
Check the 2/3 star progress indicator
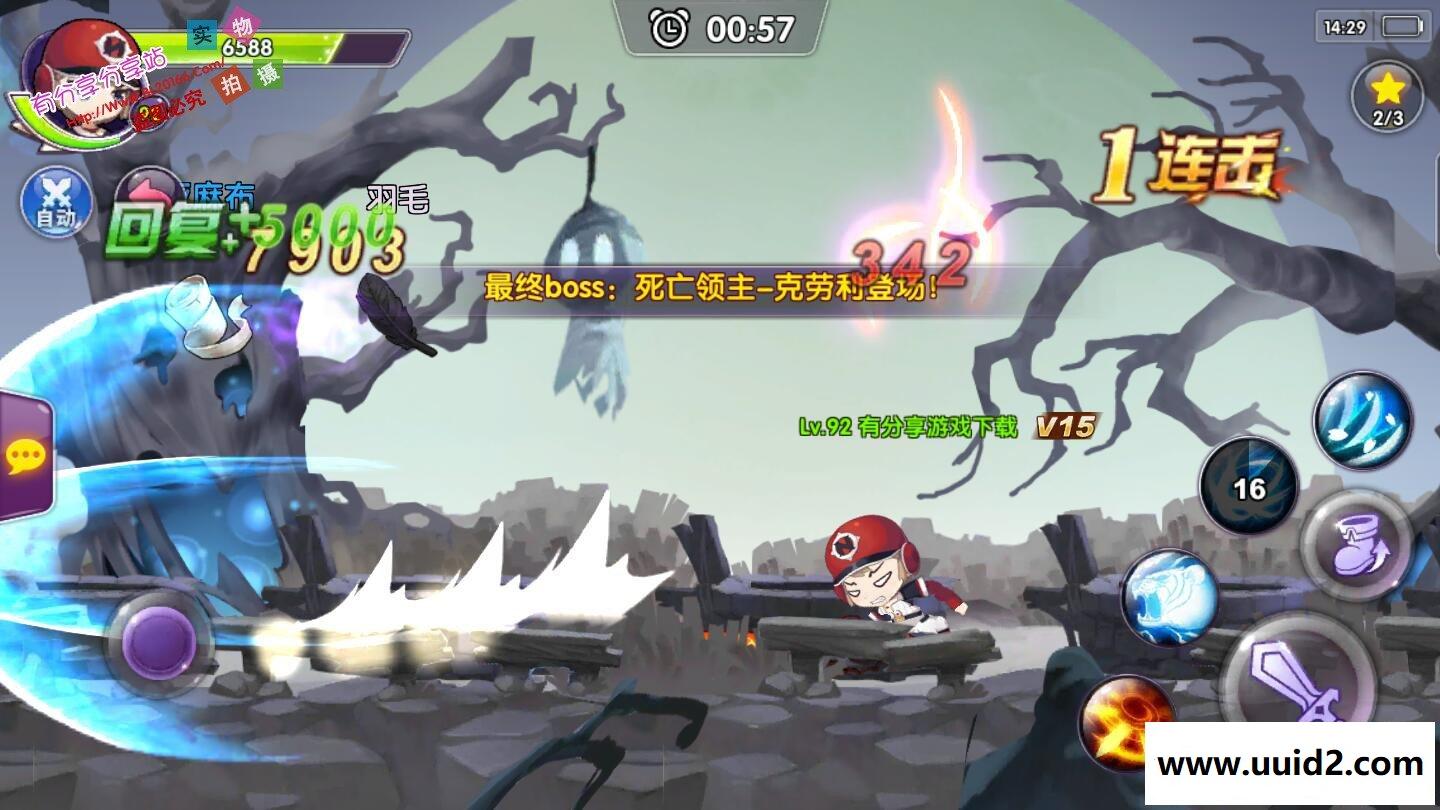1387,117
